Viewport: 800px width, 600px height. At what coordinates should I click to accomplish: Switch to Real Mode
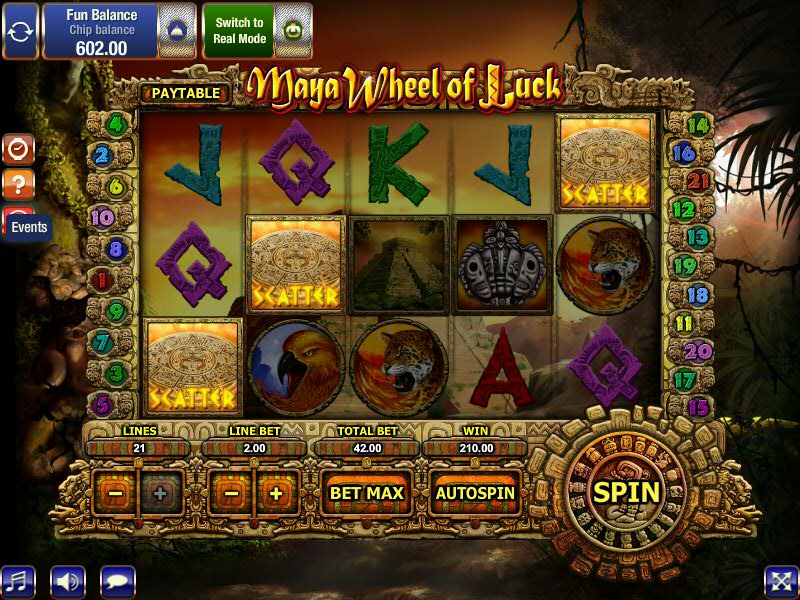pyautogui.click(x=239, y=30)
